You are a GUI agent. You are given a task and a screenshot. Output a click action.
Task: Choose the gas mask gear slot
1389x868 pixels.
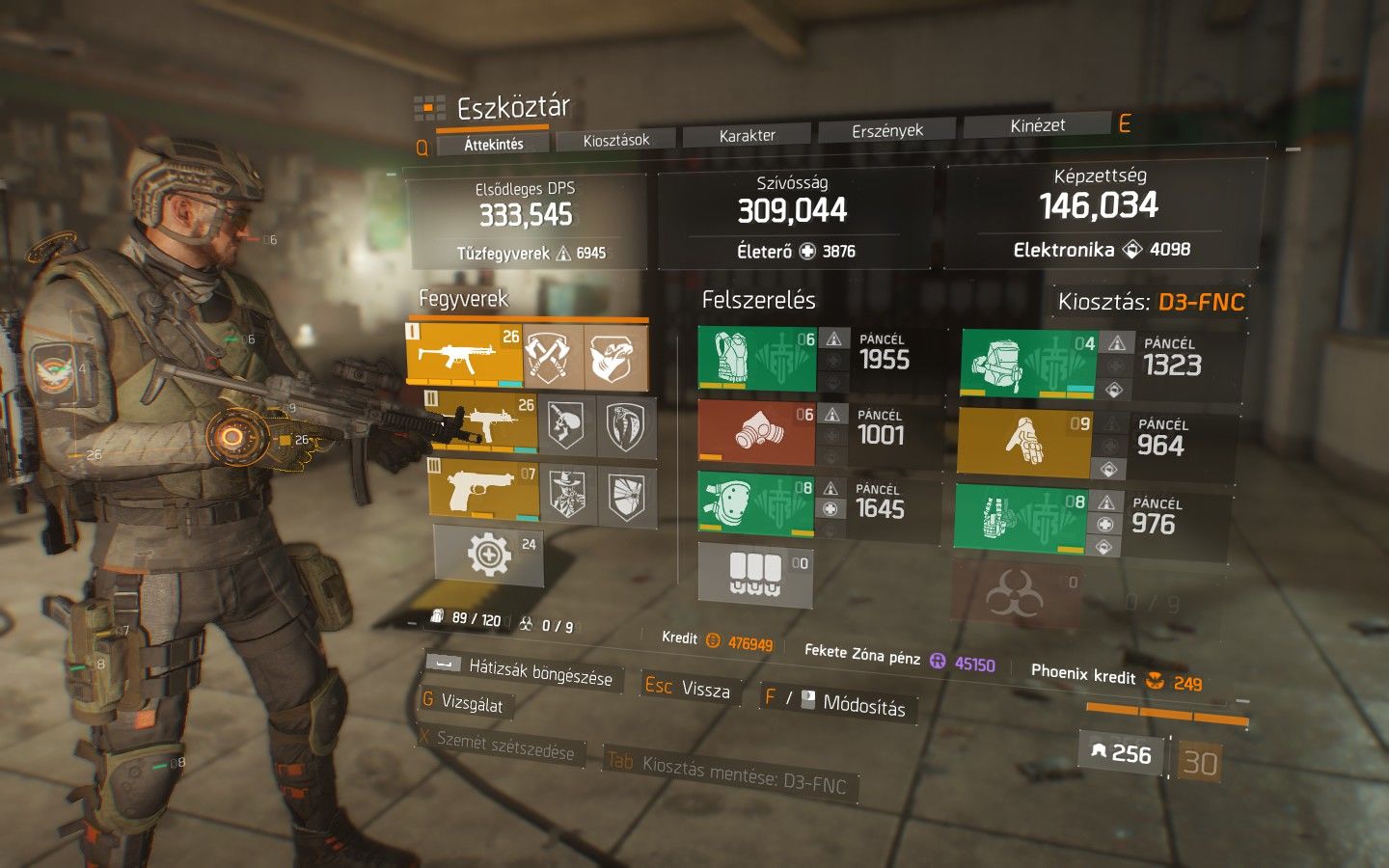point(757,432)
